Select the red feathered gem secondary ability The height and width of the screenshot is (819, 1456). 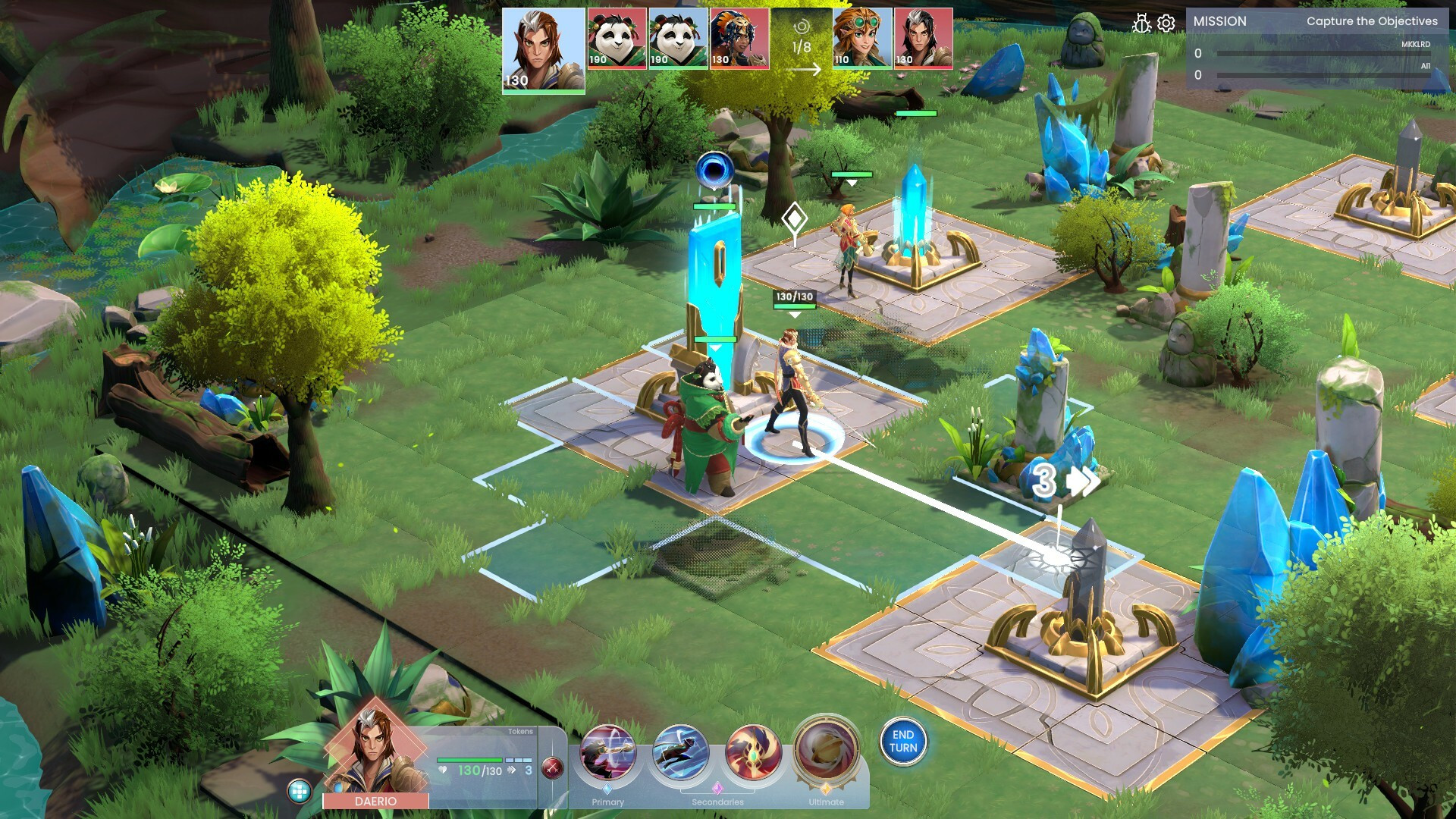click(x=752, y=752)
